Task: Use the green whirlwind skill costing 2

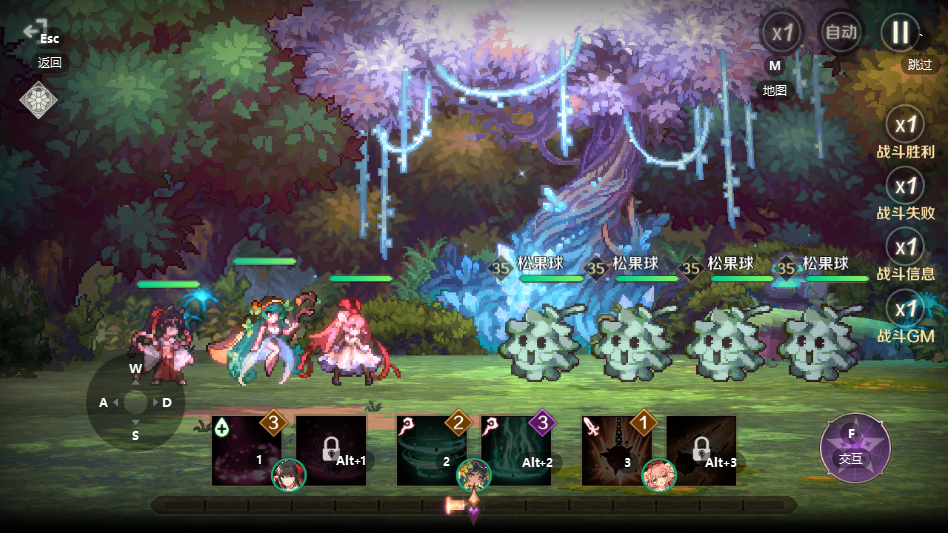Action: 431,451
